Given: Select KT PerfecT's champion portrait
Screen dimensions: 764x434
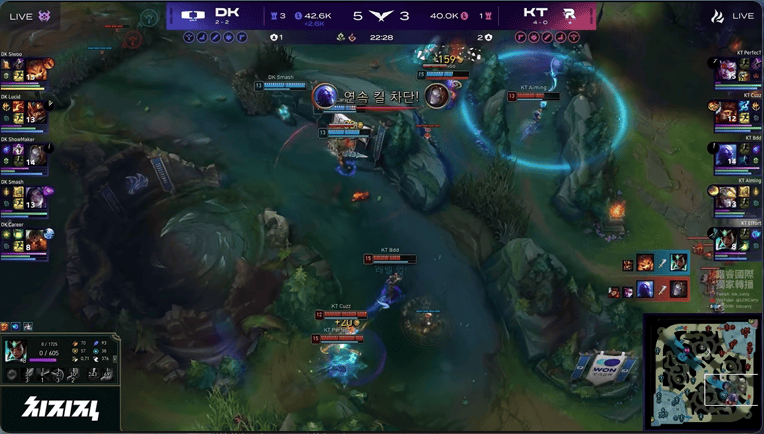Looking at the screenshot, I should click(x=728, y=70).
